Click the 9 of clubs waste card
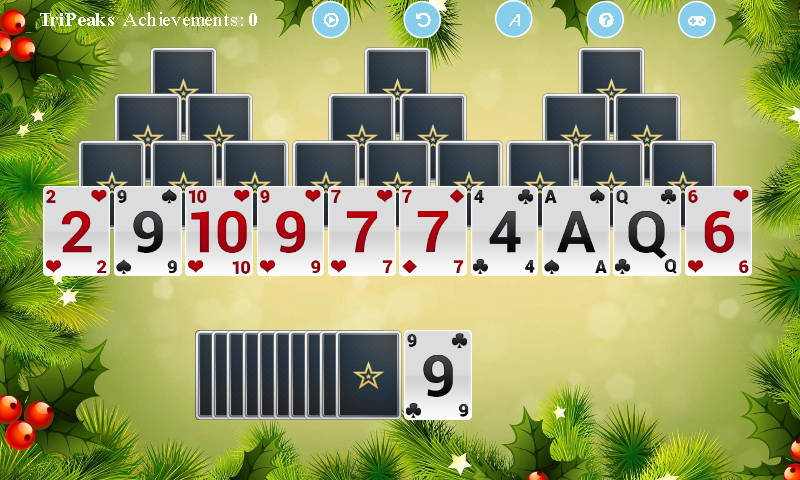Screen dimensions: 800x480 437,375
